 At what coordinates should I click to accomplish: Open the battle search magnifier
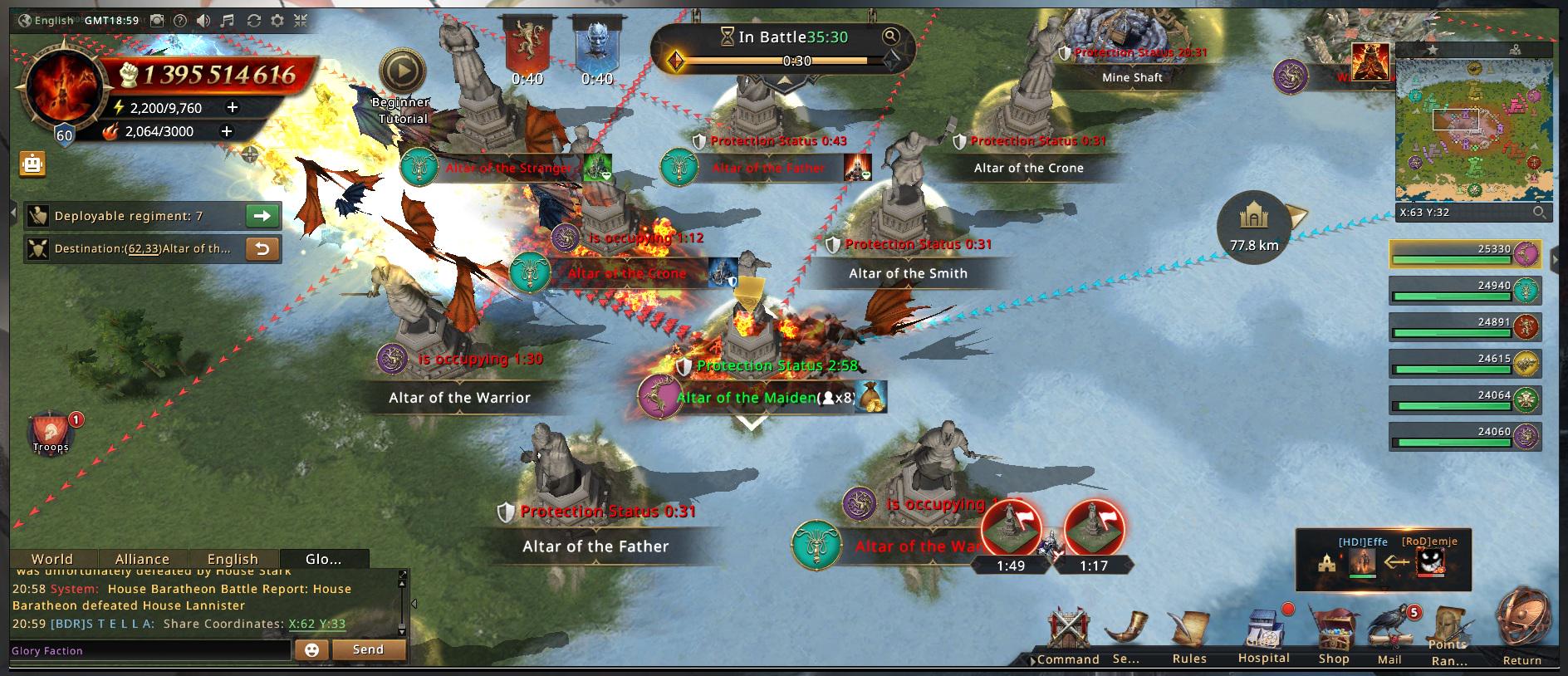pos(890,36)
